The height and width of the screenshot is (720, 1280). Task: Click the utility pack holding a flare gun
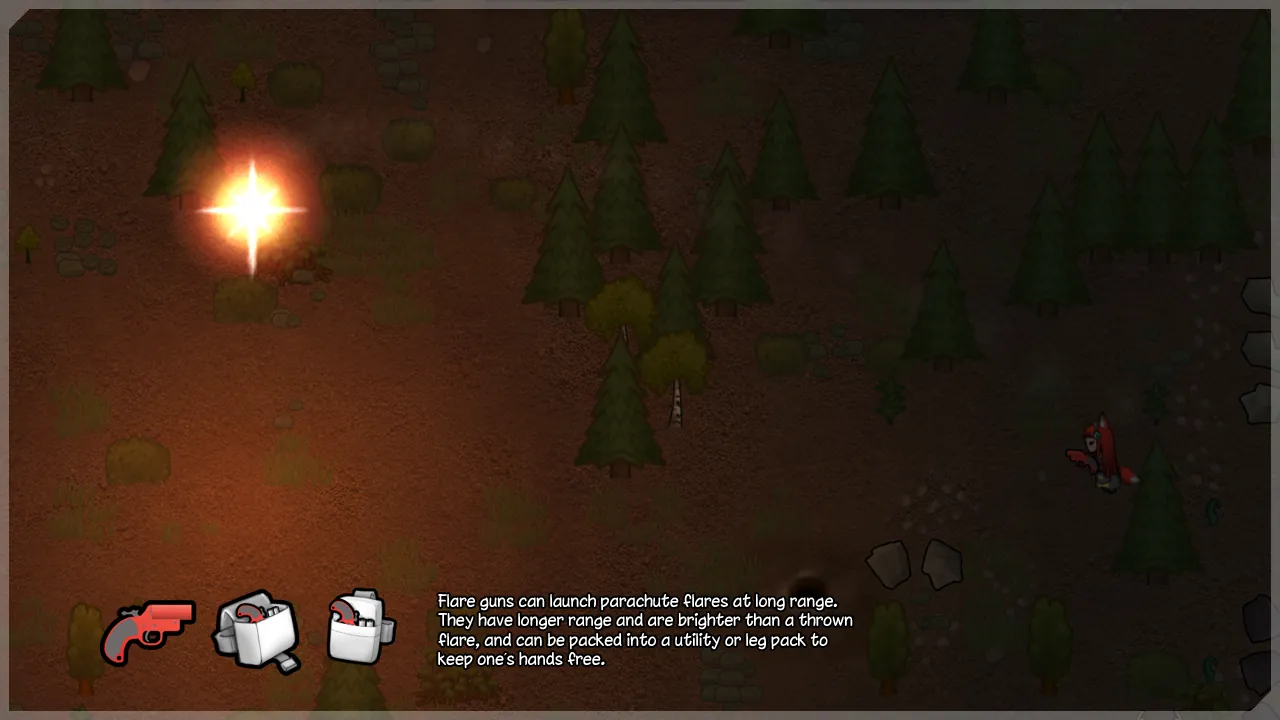click(x=256, y=630)
